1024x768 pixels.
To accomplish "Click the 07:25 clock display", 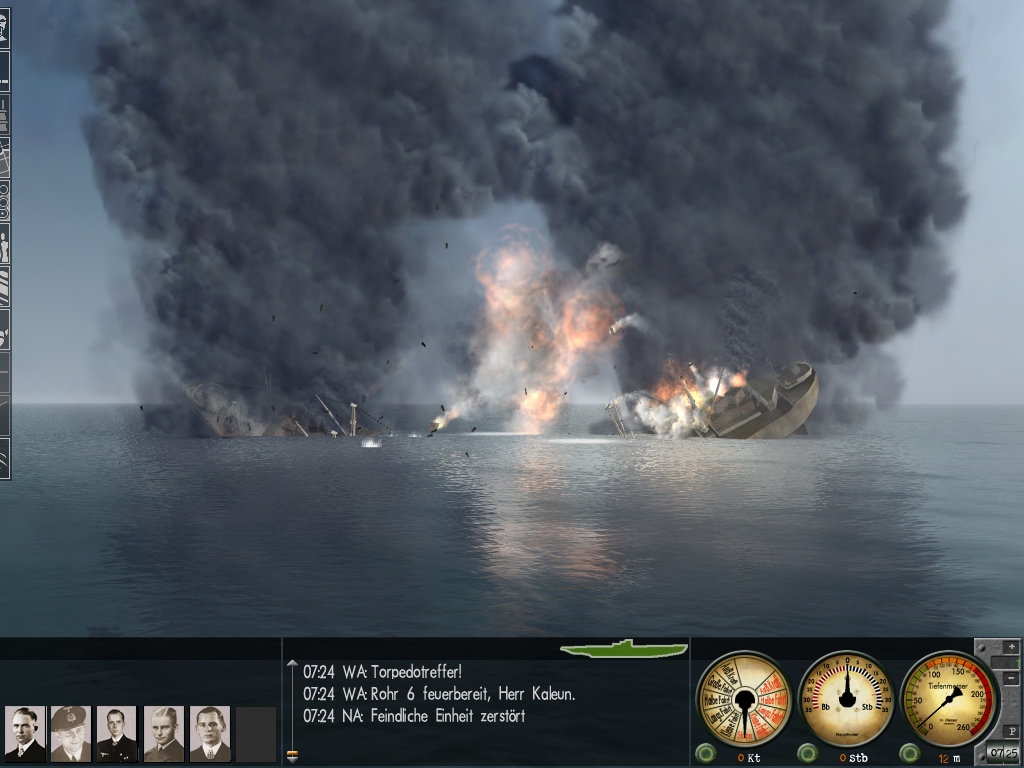I will click(1002, 753).
